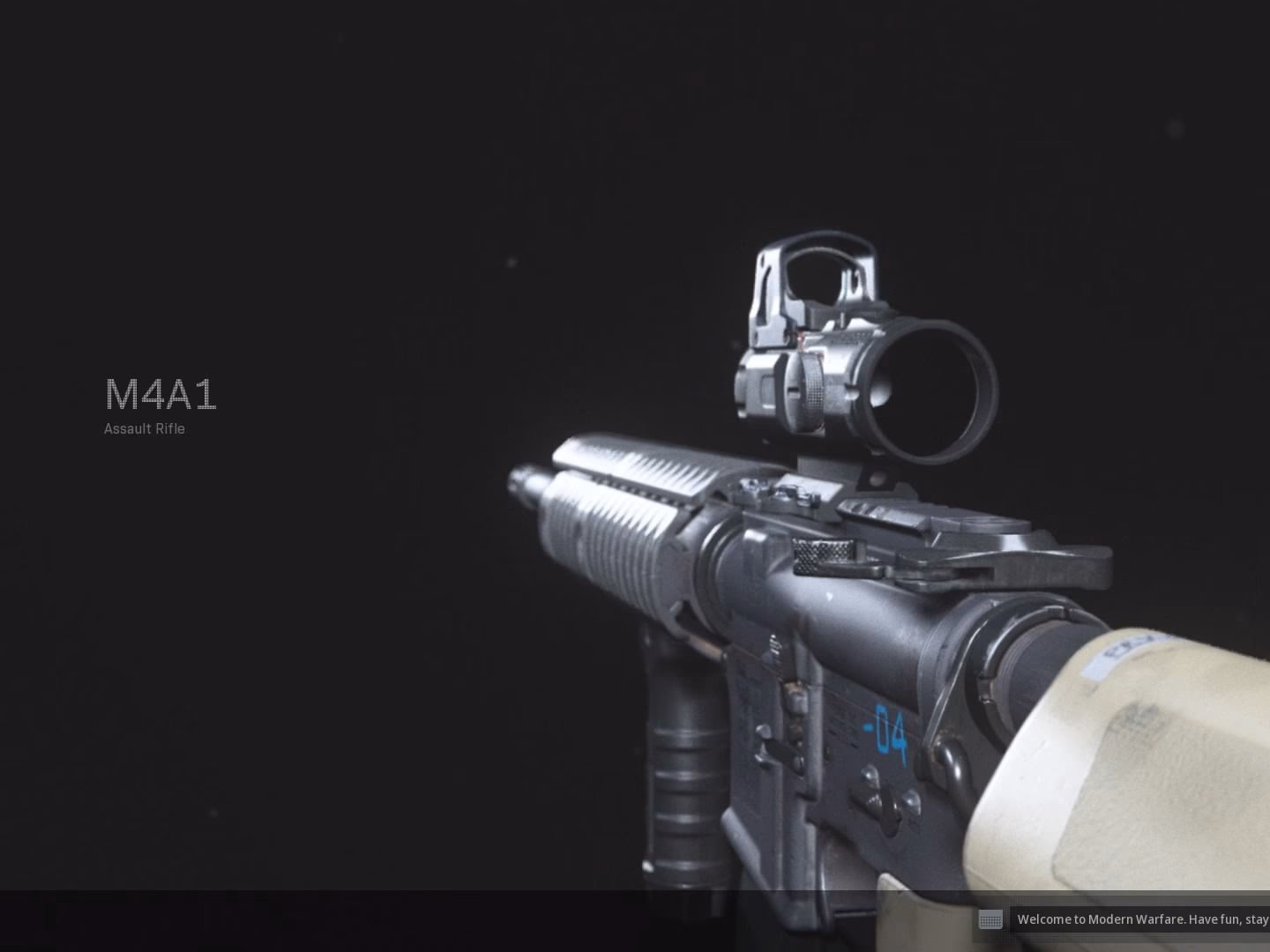
Task: Expand the Assault Rifle category label
Action: [x=144, y=429]
